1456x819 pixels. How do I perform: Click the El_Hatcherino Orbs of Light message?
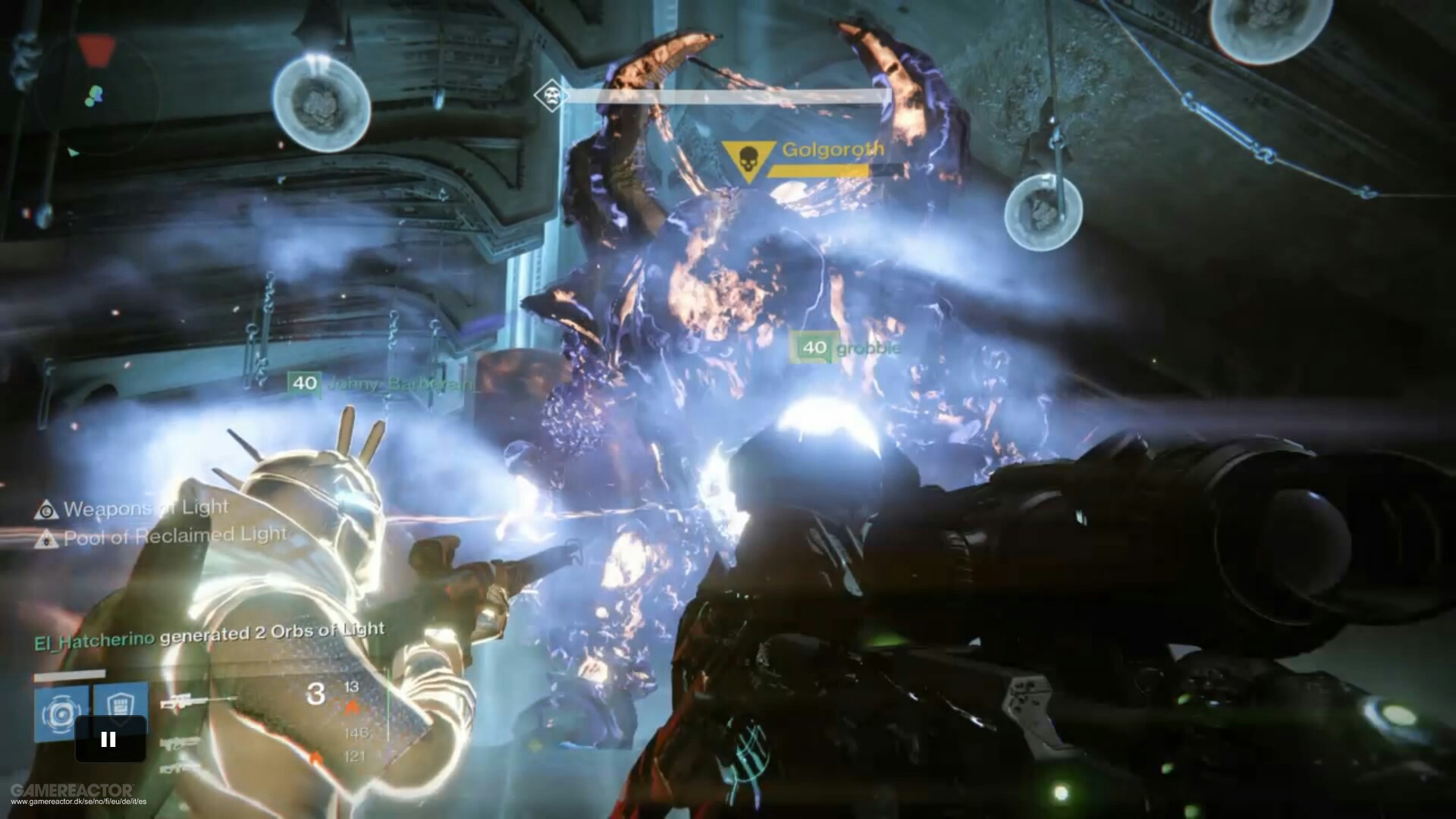[209, 635]
